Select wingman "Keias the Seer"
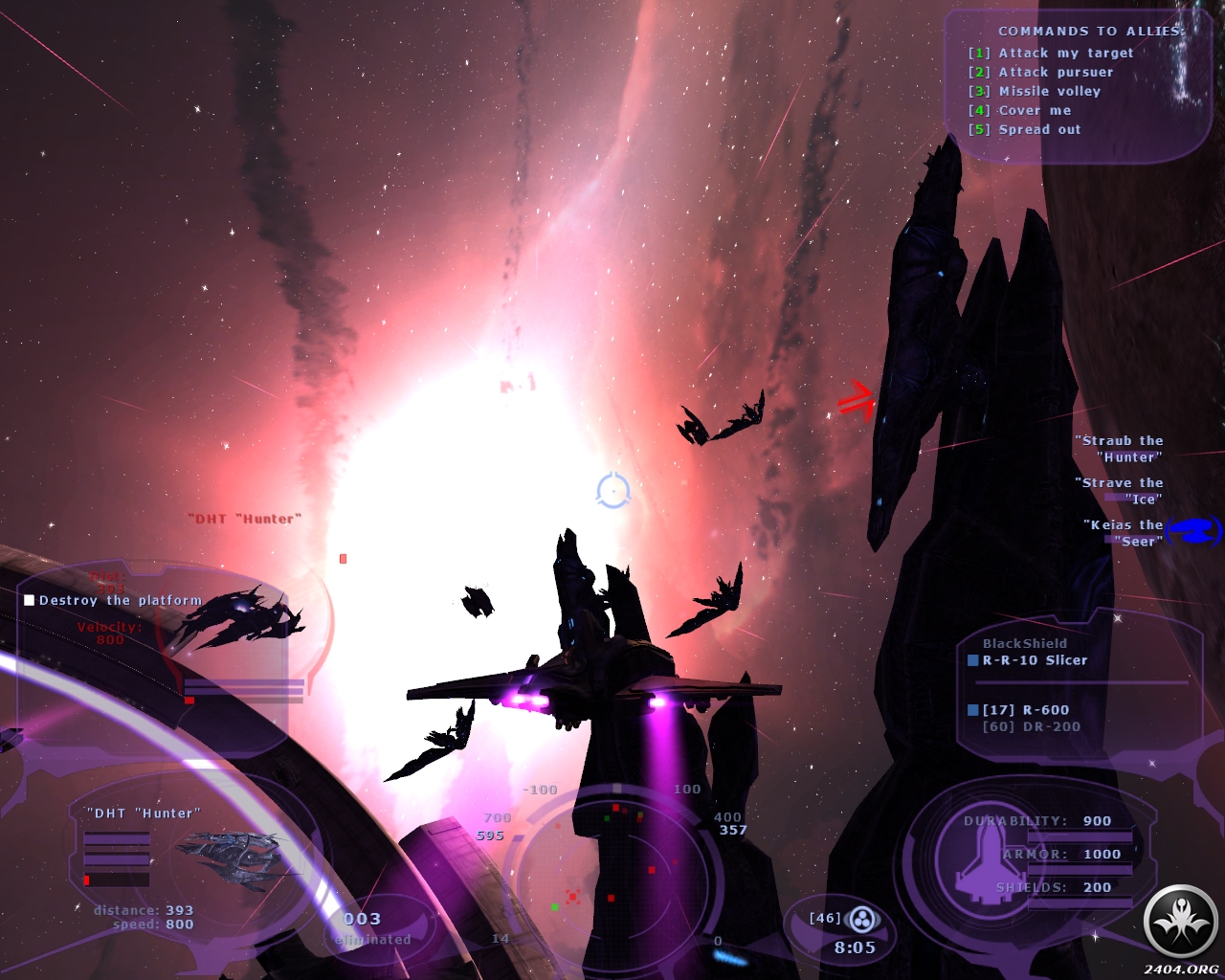Image resolution: width=1225 pixels, height=980 pixels. click(x=1125, y=533)
